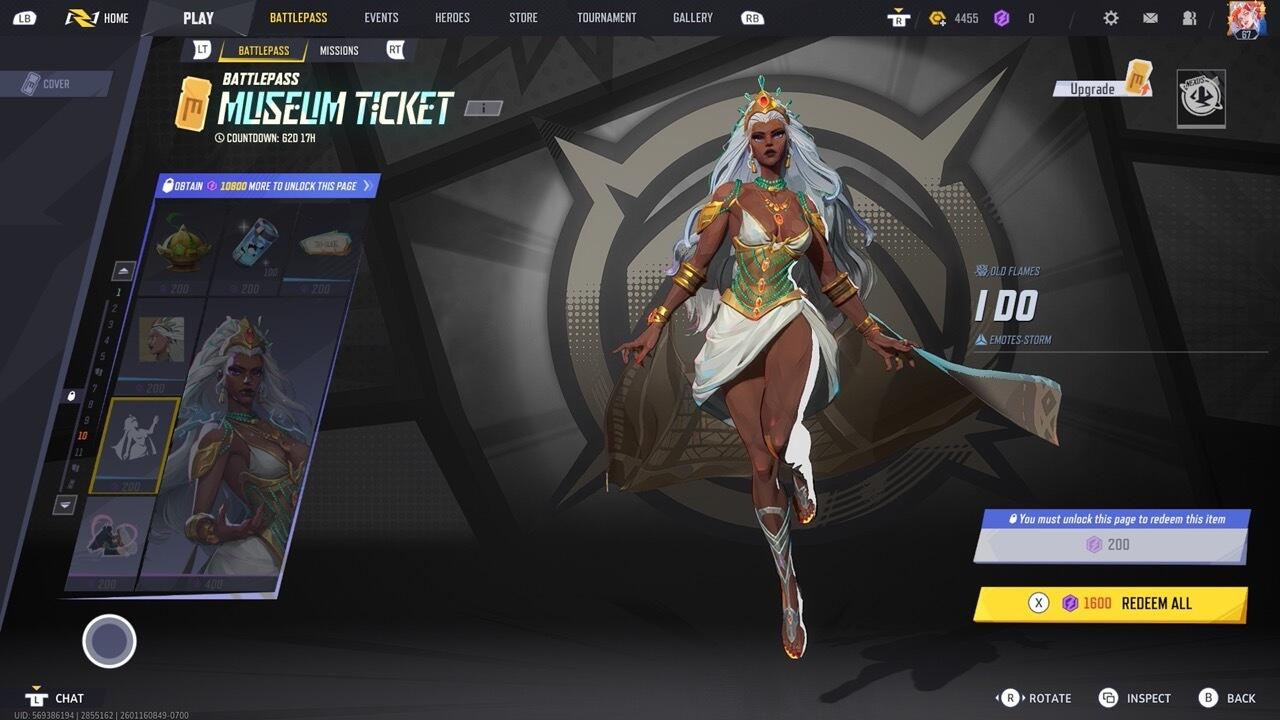Open the Heroes tab
Image resolution: width=1280 pixels, height=720 pixels.
pyautogui.click(x=452, y=18)
